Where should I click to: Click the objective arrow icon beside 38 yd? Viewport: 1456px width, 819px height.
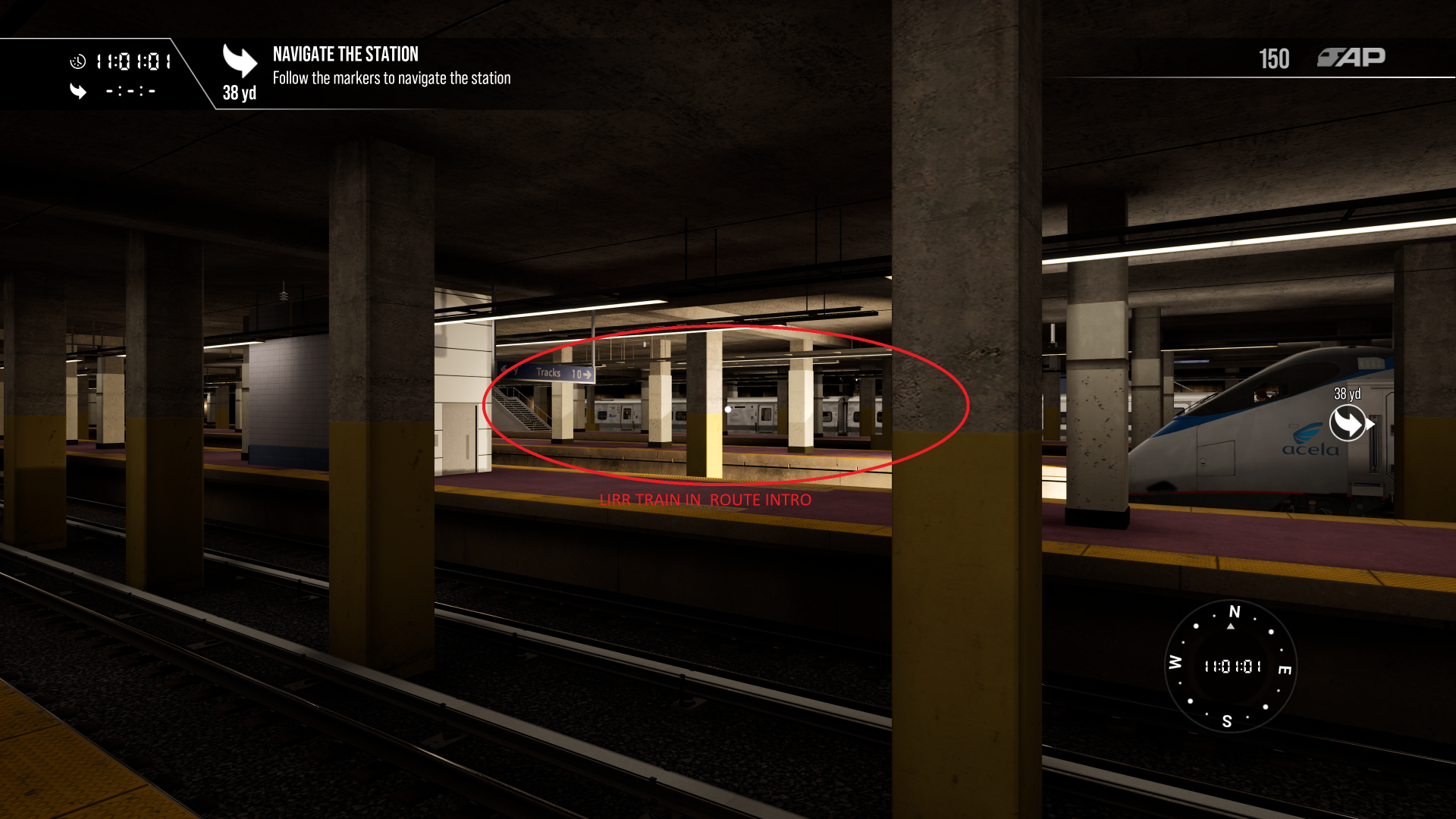pyautogui.click(x=240, y=61)
